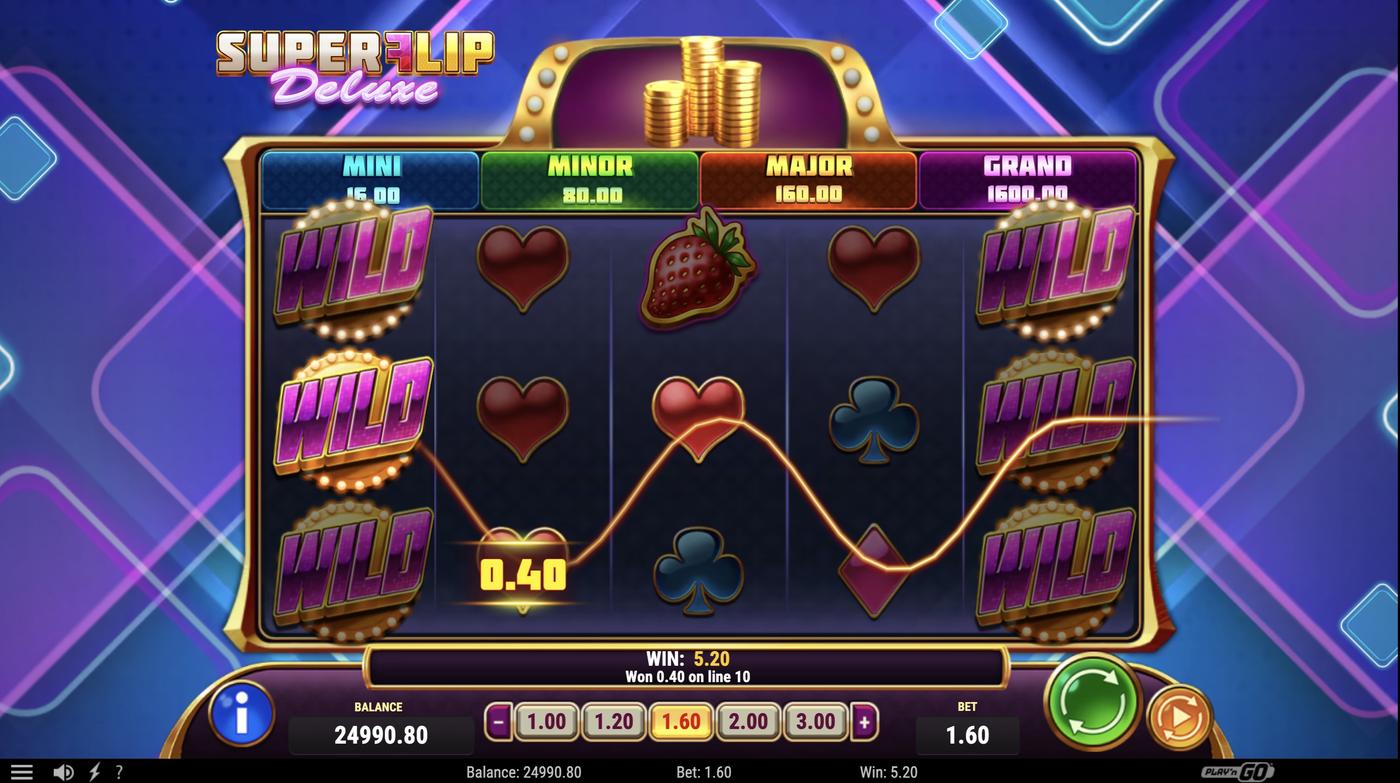Open the help question mark
The height and width of the screenshot is (783, 1400).
[119, 771]
